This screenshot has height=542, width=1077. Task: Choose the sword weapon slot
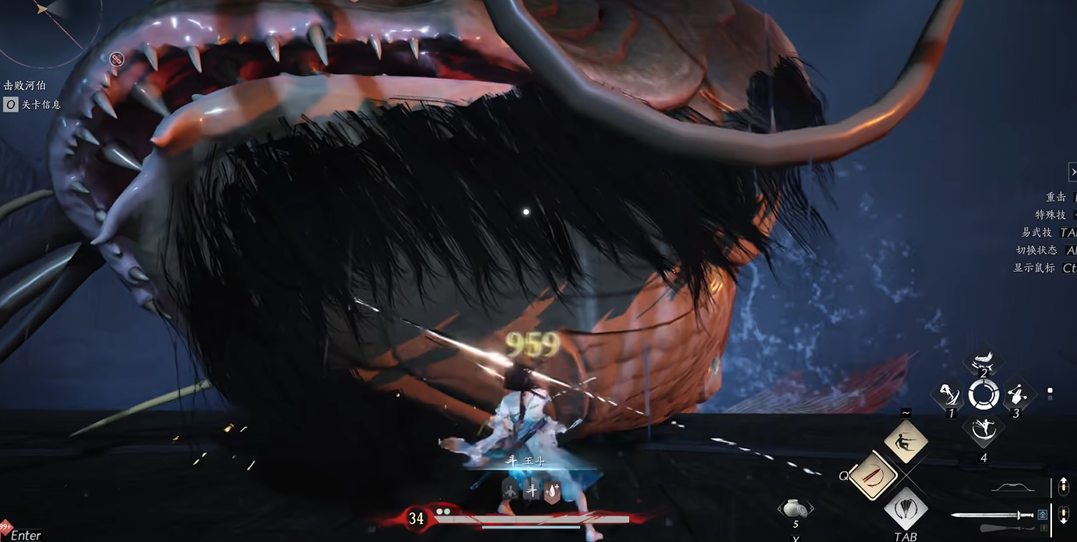[992, 516]
